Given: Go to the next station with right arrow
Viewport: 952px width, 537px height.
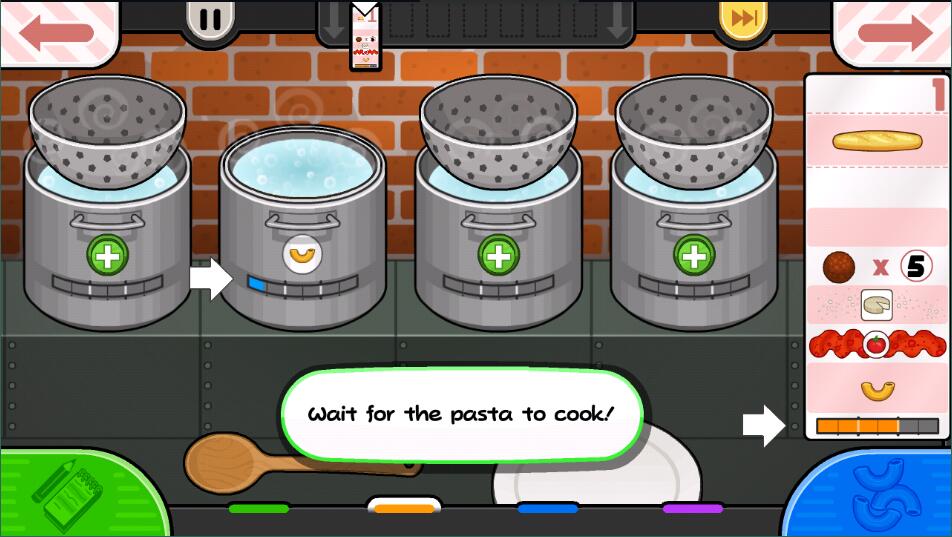Looking at the screenshot, I should 893,31.
